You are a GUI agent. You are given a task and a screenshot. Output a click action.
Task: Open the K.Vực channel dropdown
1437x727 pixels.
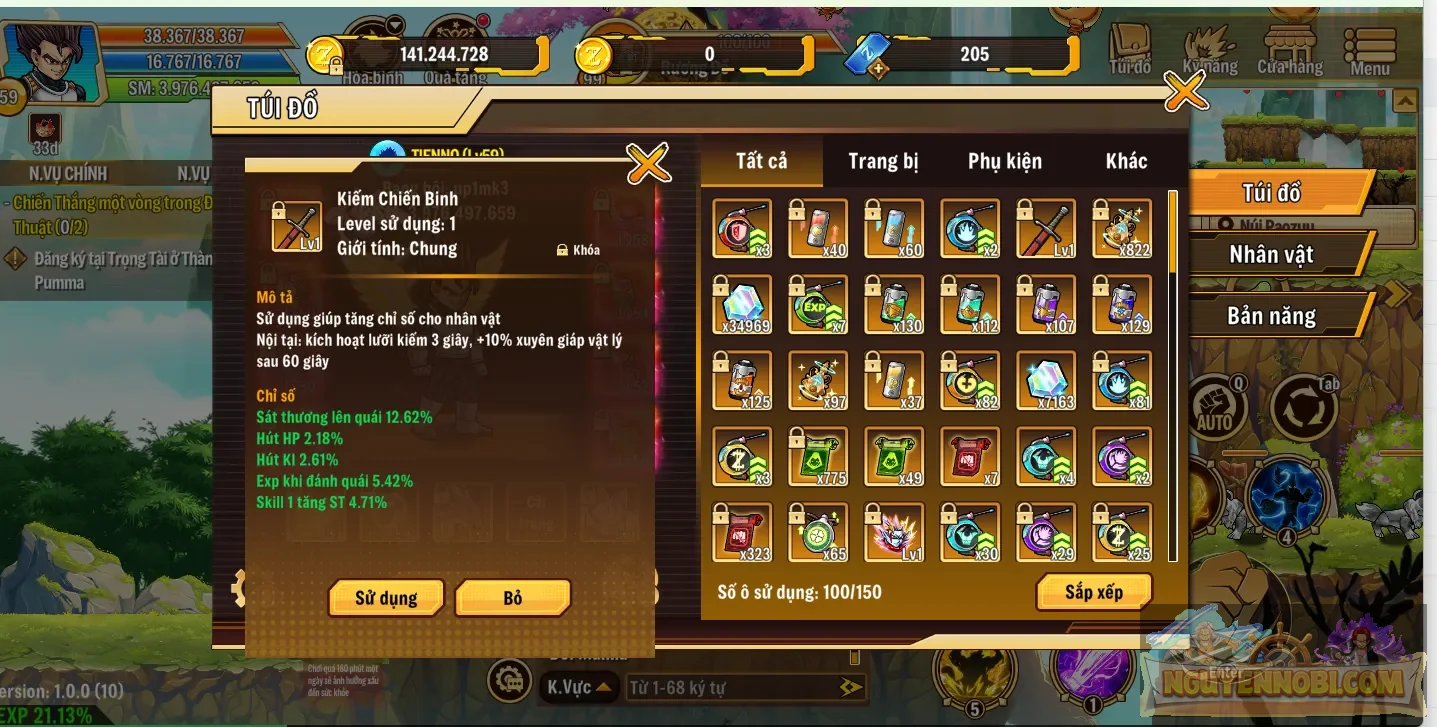click(577, 688)
